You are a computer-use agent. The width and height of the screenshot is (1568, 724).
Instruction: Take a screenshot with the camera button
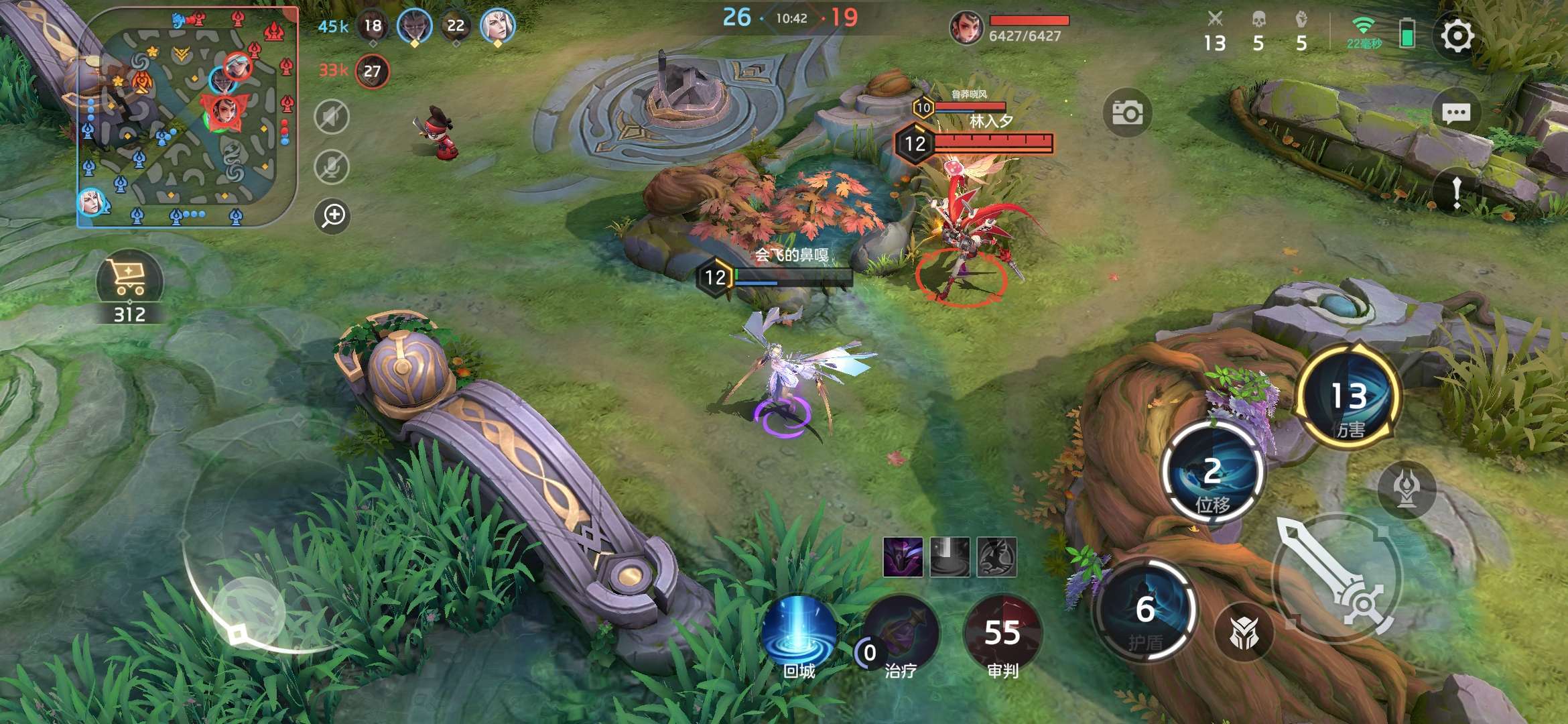[x=1127, y=113]
